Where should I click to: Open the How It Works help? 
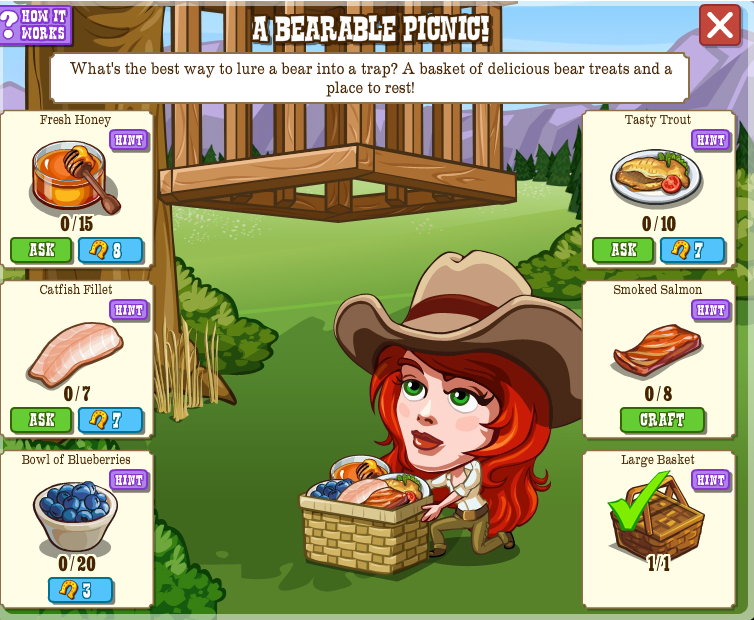pyautogui.click(x=36, y=23)
